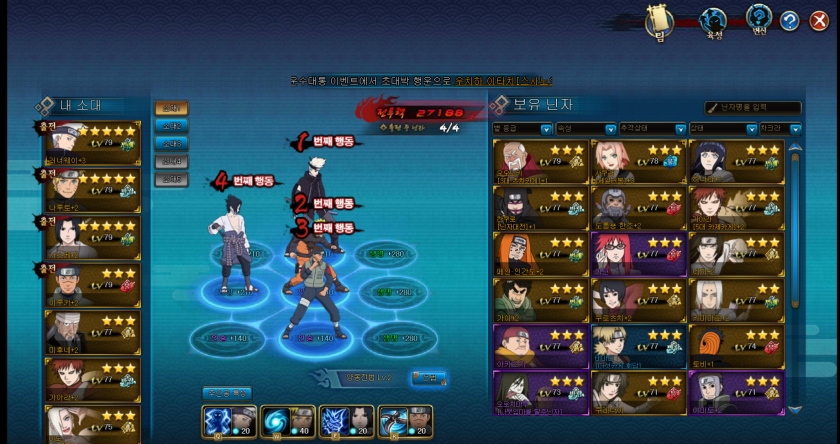Open the blue ninja summon icon menu
Image resolution: width=840 pixels, height=444 pixels.
(x=713, y=20)
